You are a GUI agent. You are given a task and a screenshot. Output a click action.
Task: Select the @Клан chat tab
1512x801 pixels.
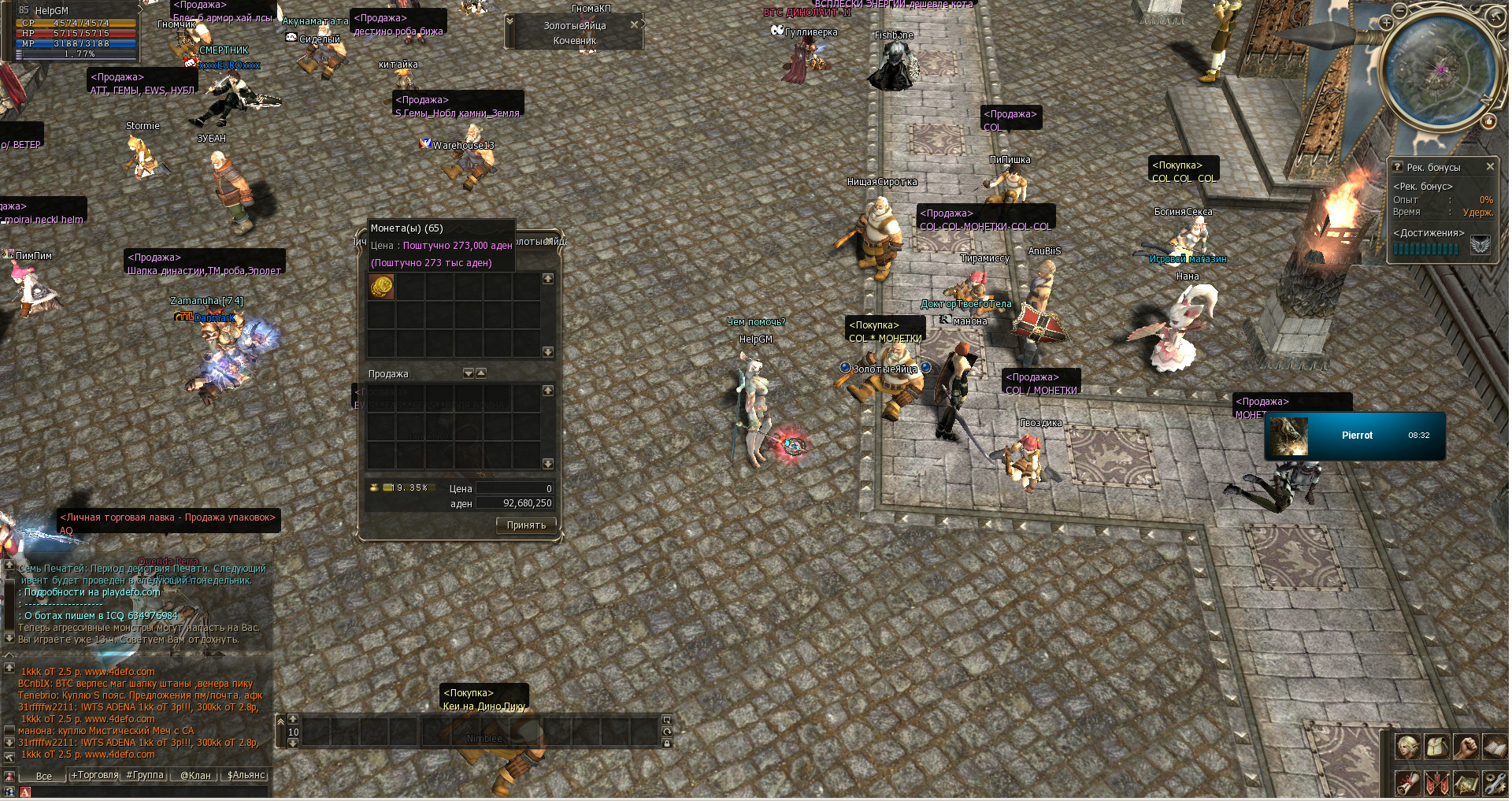195,776
